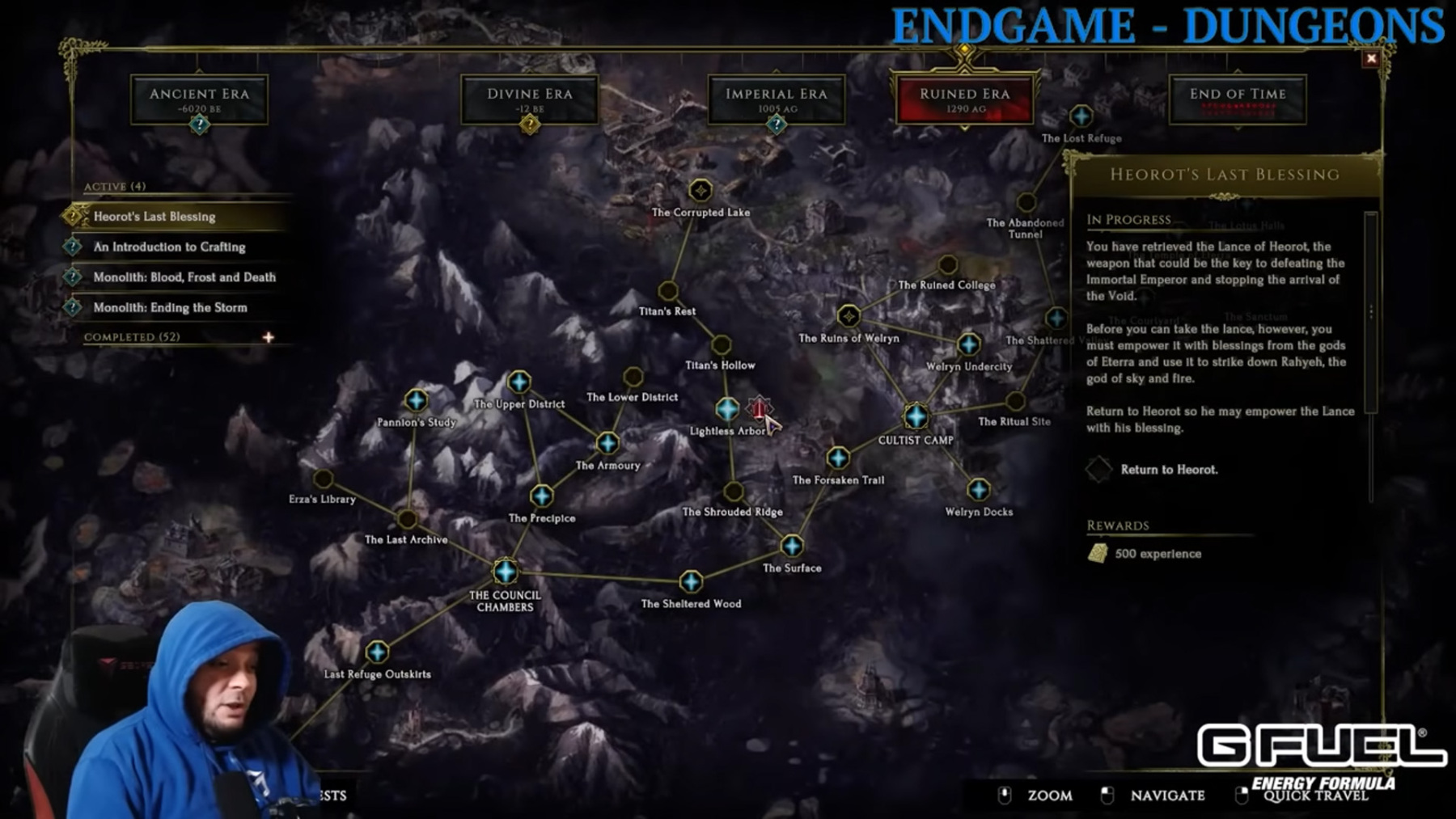The image size is (1456, 819).
Task: Open An Introduction to Crafting quest
Action: 169,247
